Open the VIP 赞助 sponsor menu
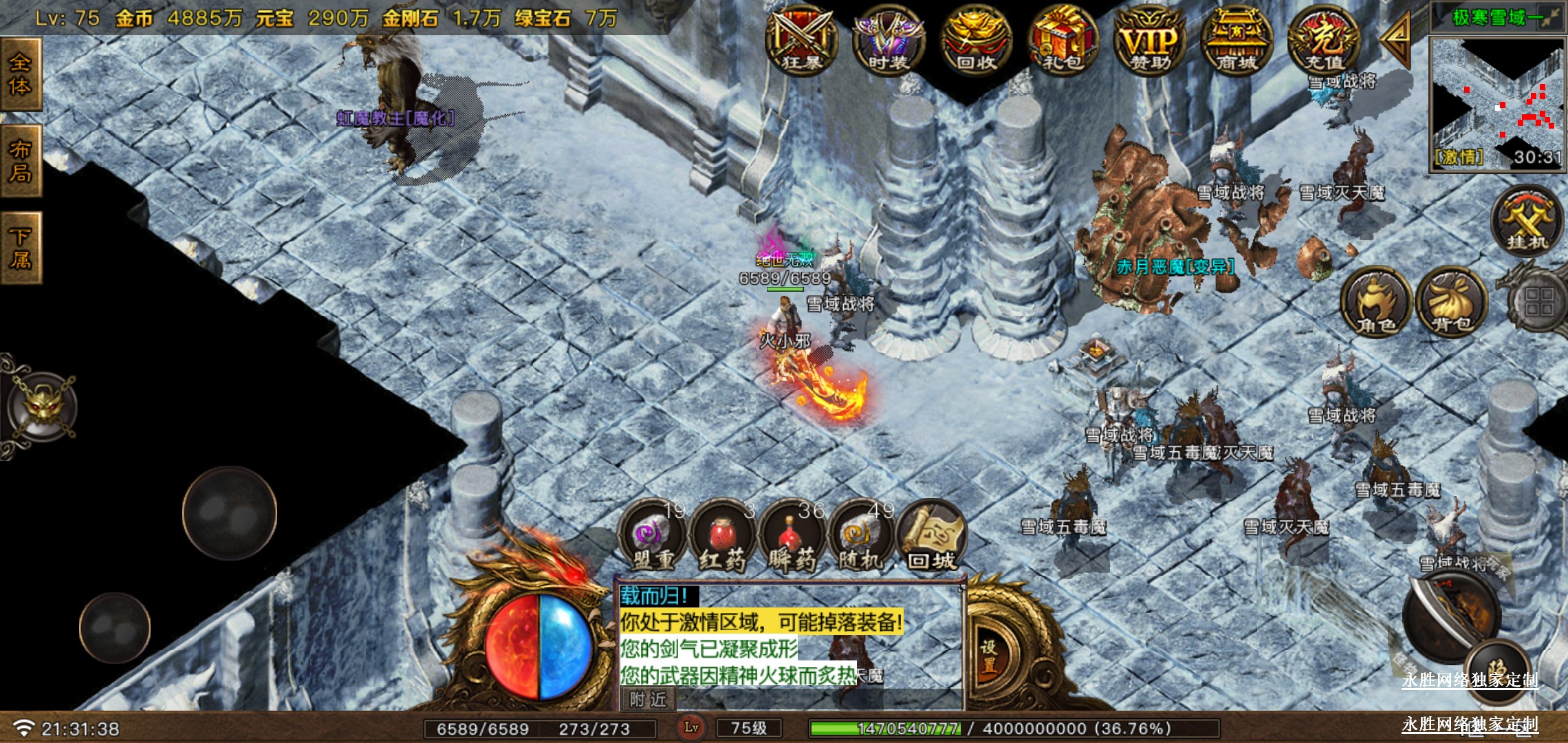This screenshot has width=1568, height=743. (x=1150, y=41)
